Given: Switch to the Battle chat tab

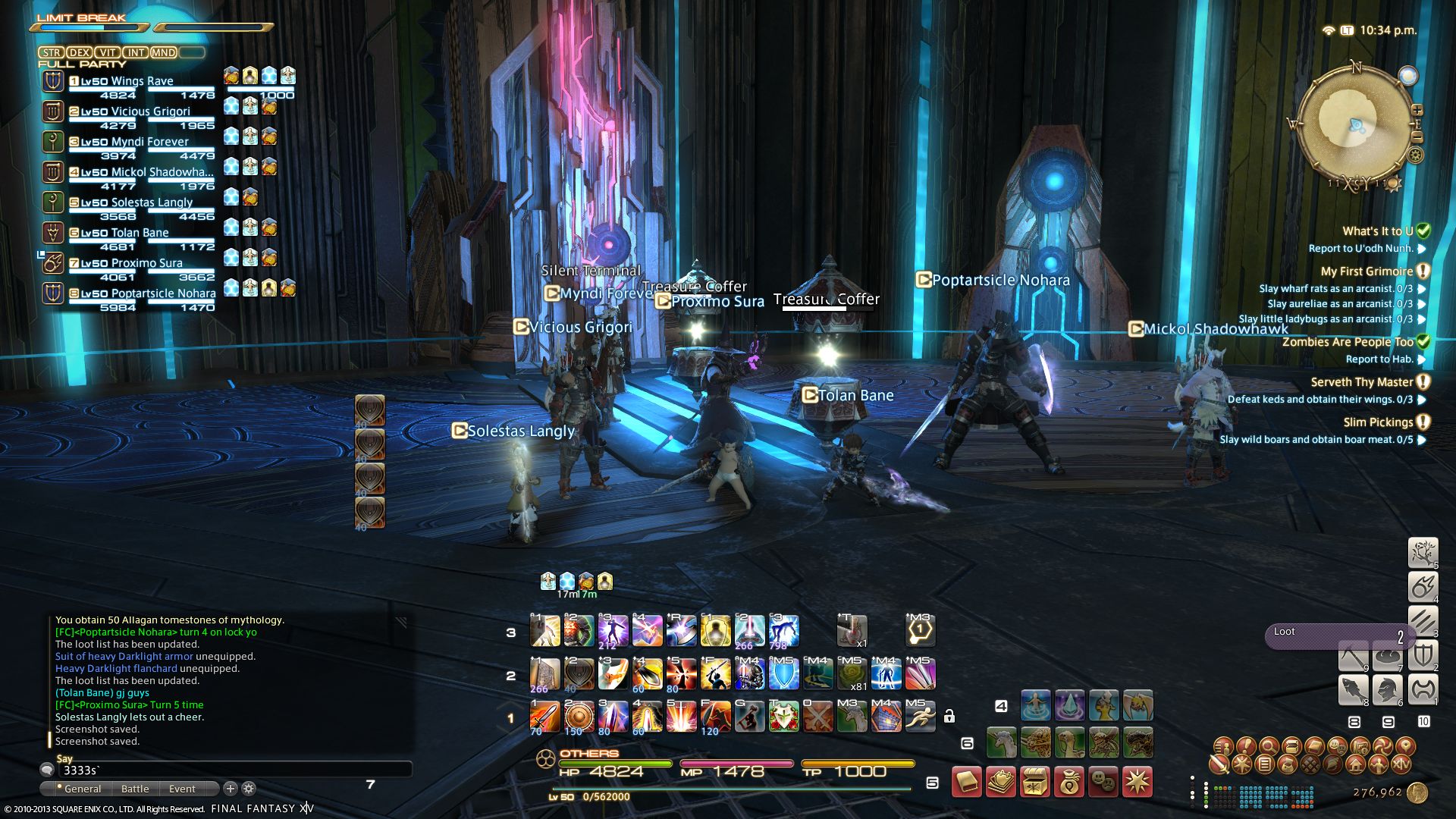Looking at the screenshot, I should coord(135,789).
